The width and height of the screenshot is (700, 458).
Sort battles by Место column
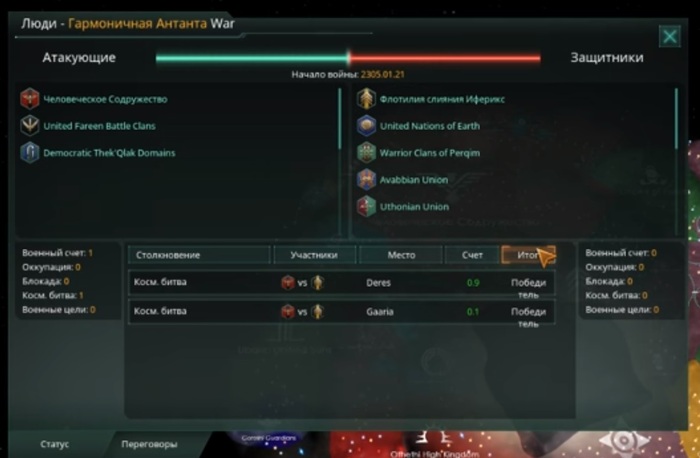pyautogui.click(x=400, y=255)
